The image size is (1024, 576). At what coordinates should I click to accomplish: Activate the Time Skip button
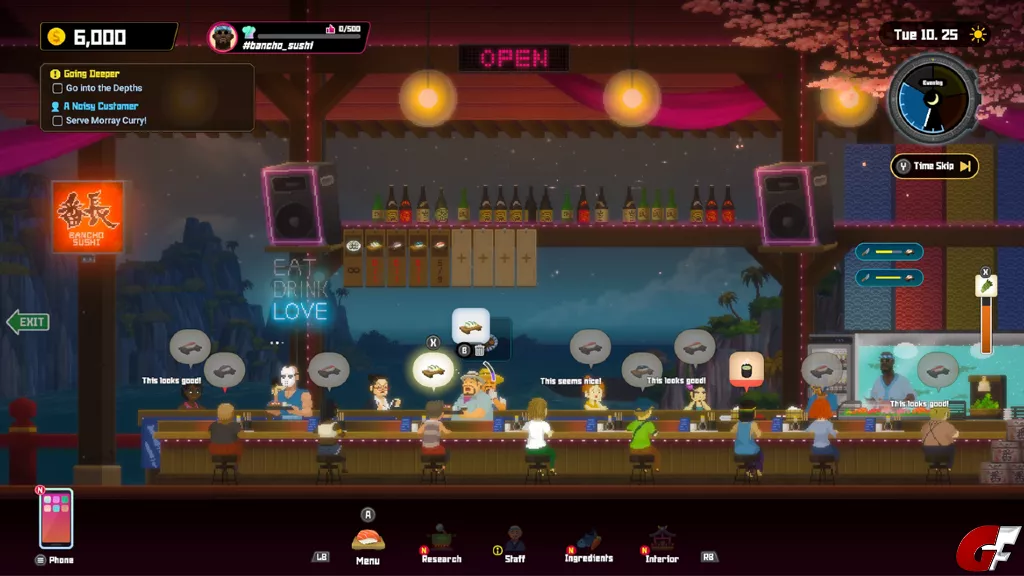(934, 166)
